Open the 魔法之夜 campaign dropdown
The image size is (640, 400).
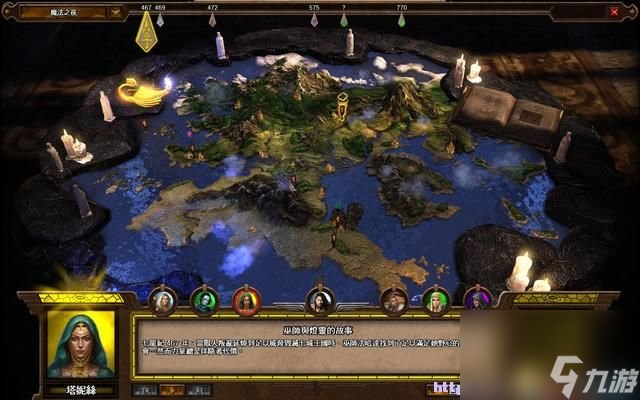[117, 13]
